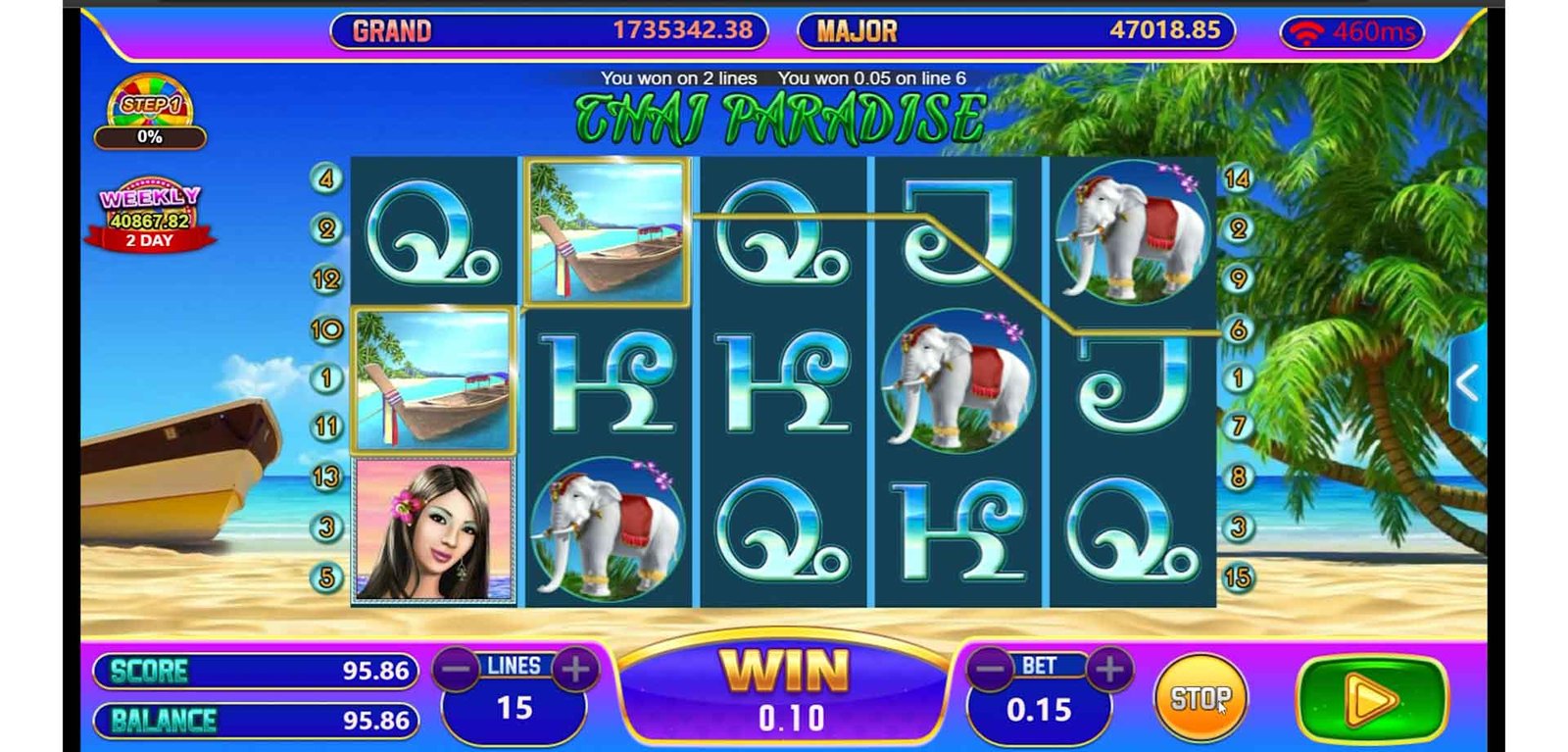The width and height of the screenshot is (1568, 752).
Task: Select payline number 15 marker
Action: pyautogui.click(x=1237, y=577)
